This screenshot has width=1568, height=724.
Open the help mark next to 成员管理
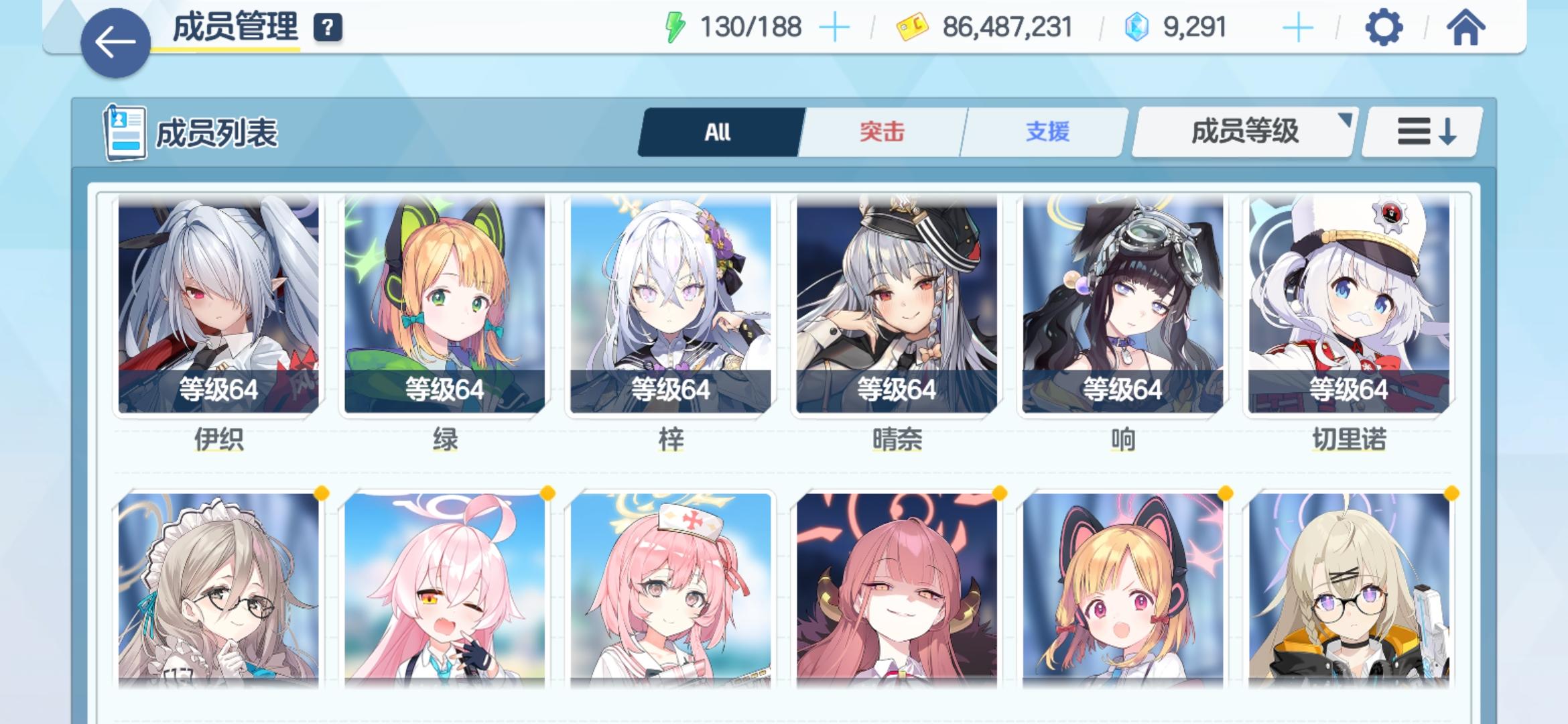tap(326, 28)
